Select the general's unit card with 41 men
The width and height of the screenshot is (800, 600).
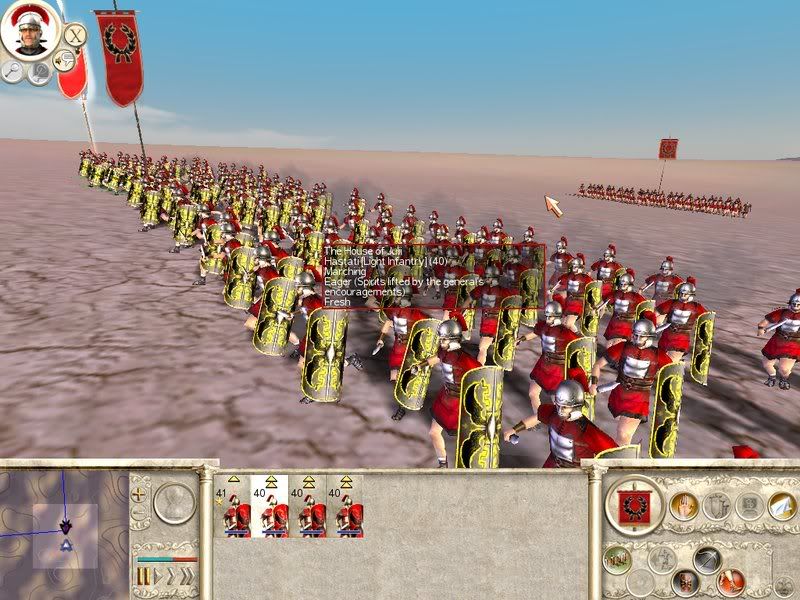[231, 507]
